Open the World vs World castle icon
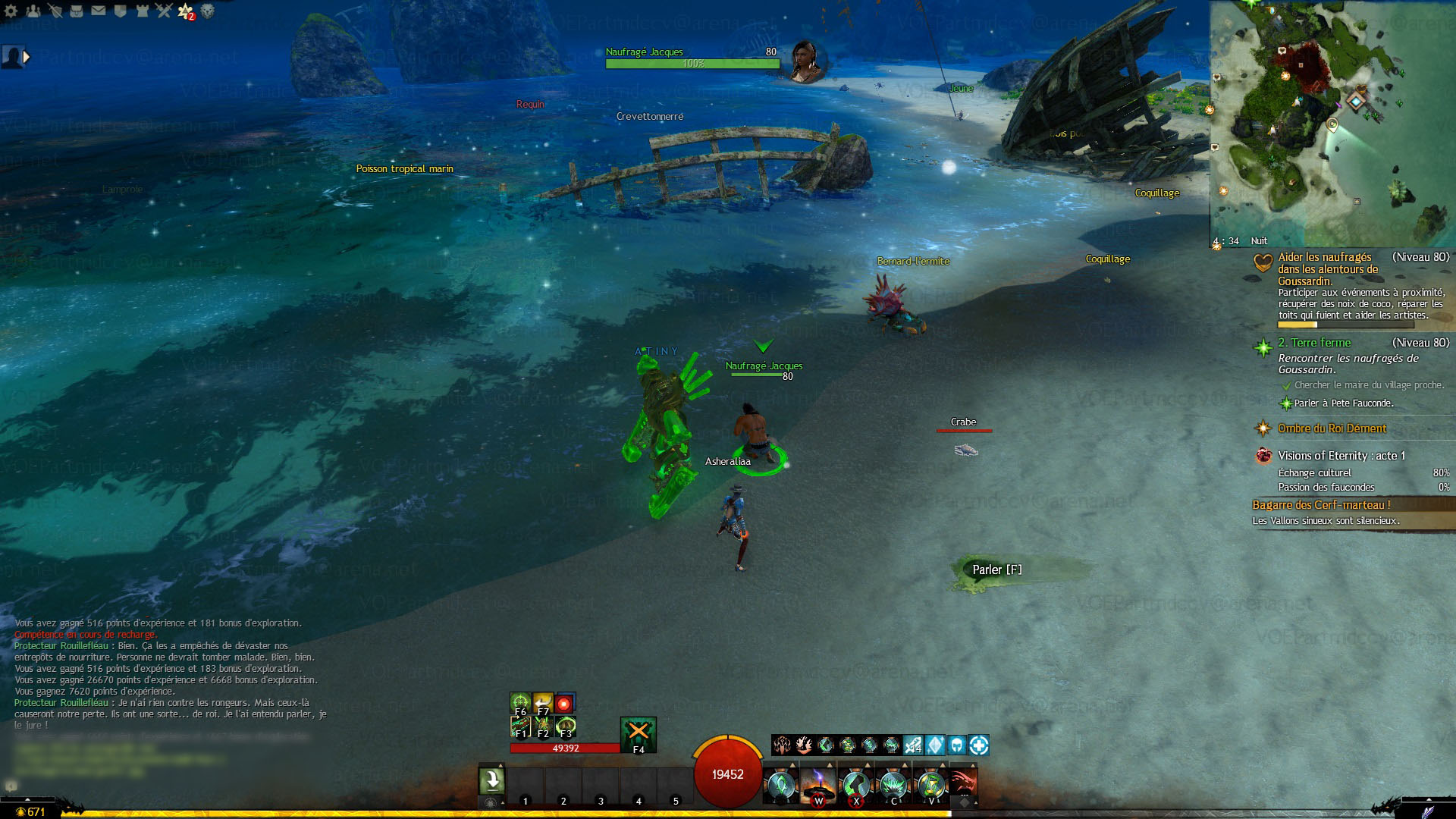The image size is (1456, 819). coord(142,11)
